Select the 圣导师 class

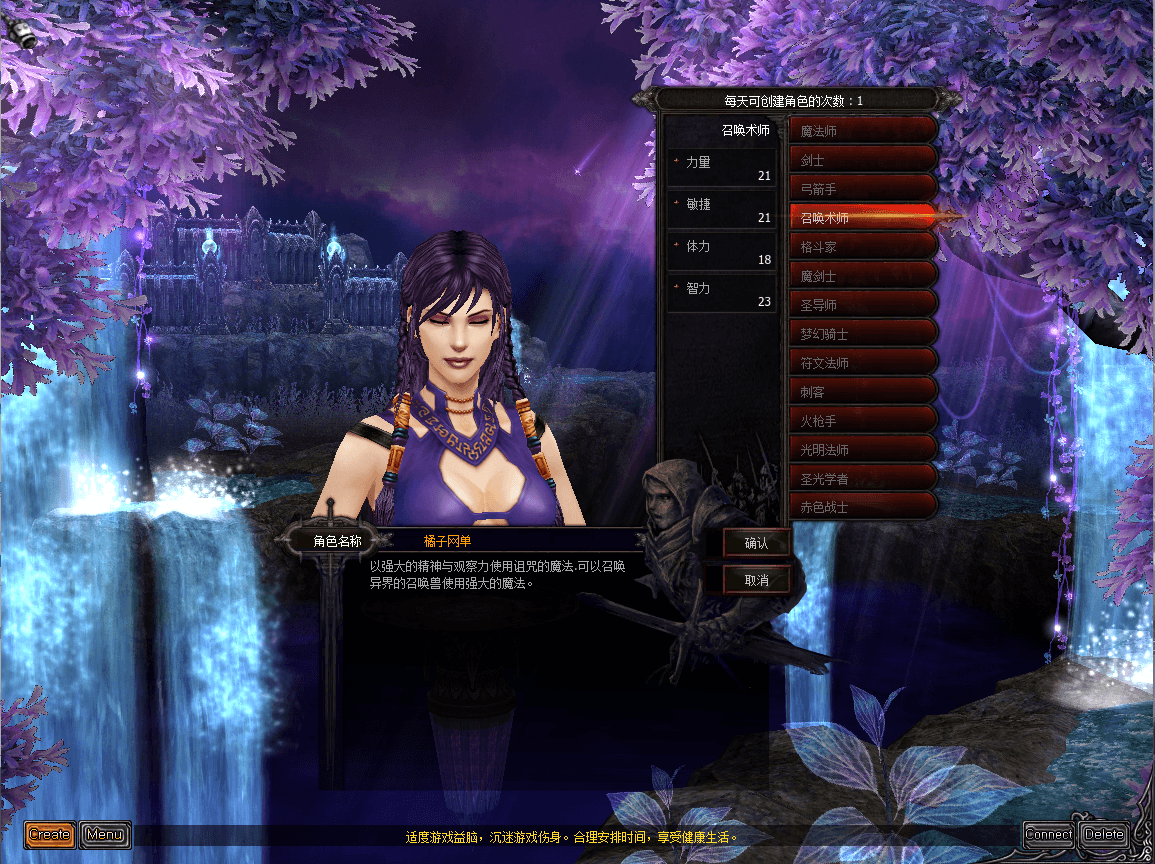tap(862, 304)
